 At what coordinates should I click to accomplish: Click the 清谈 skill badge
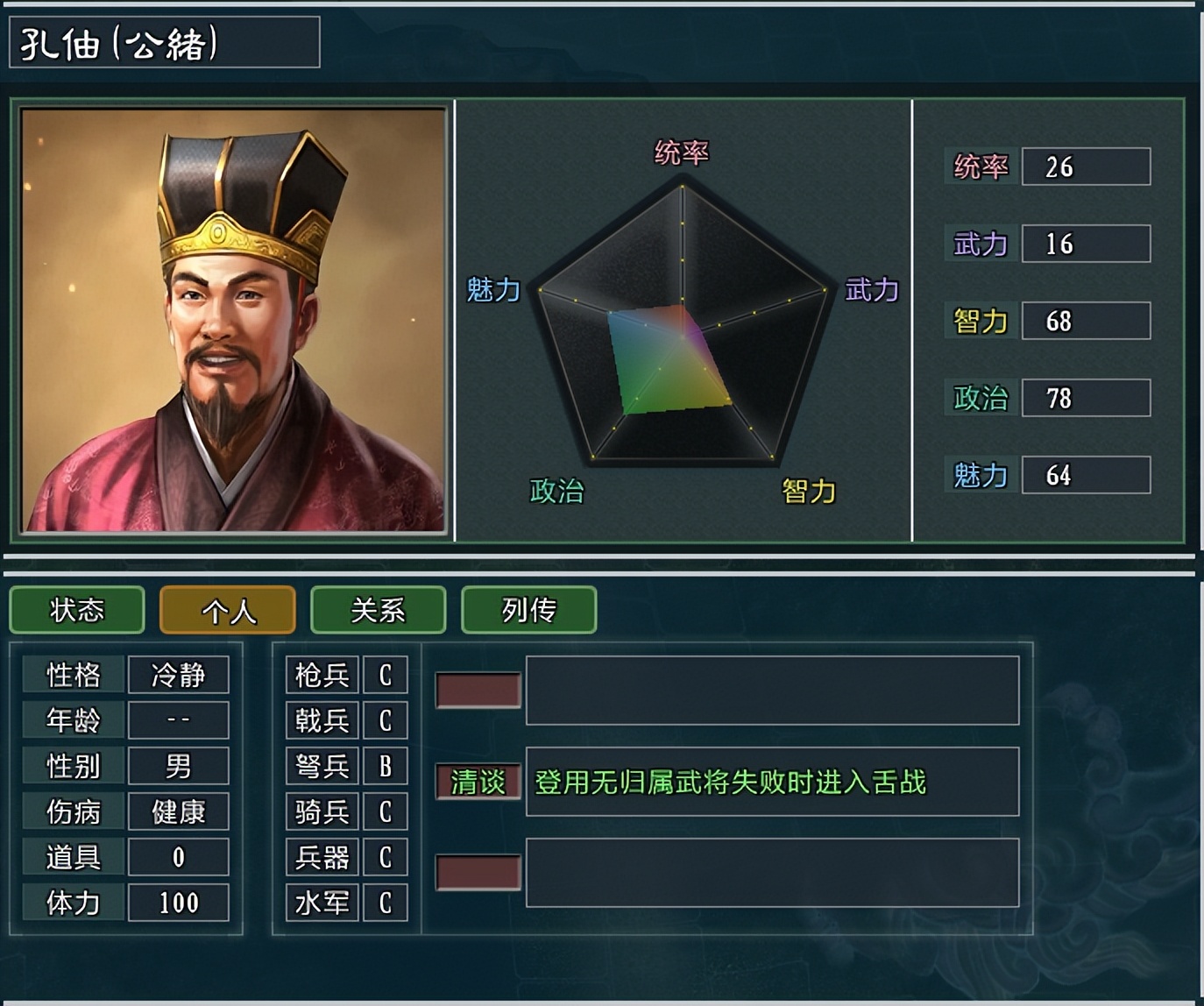[x=476, y=784]
